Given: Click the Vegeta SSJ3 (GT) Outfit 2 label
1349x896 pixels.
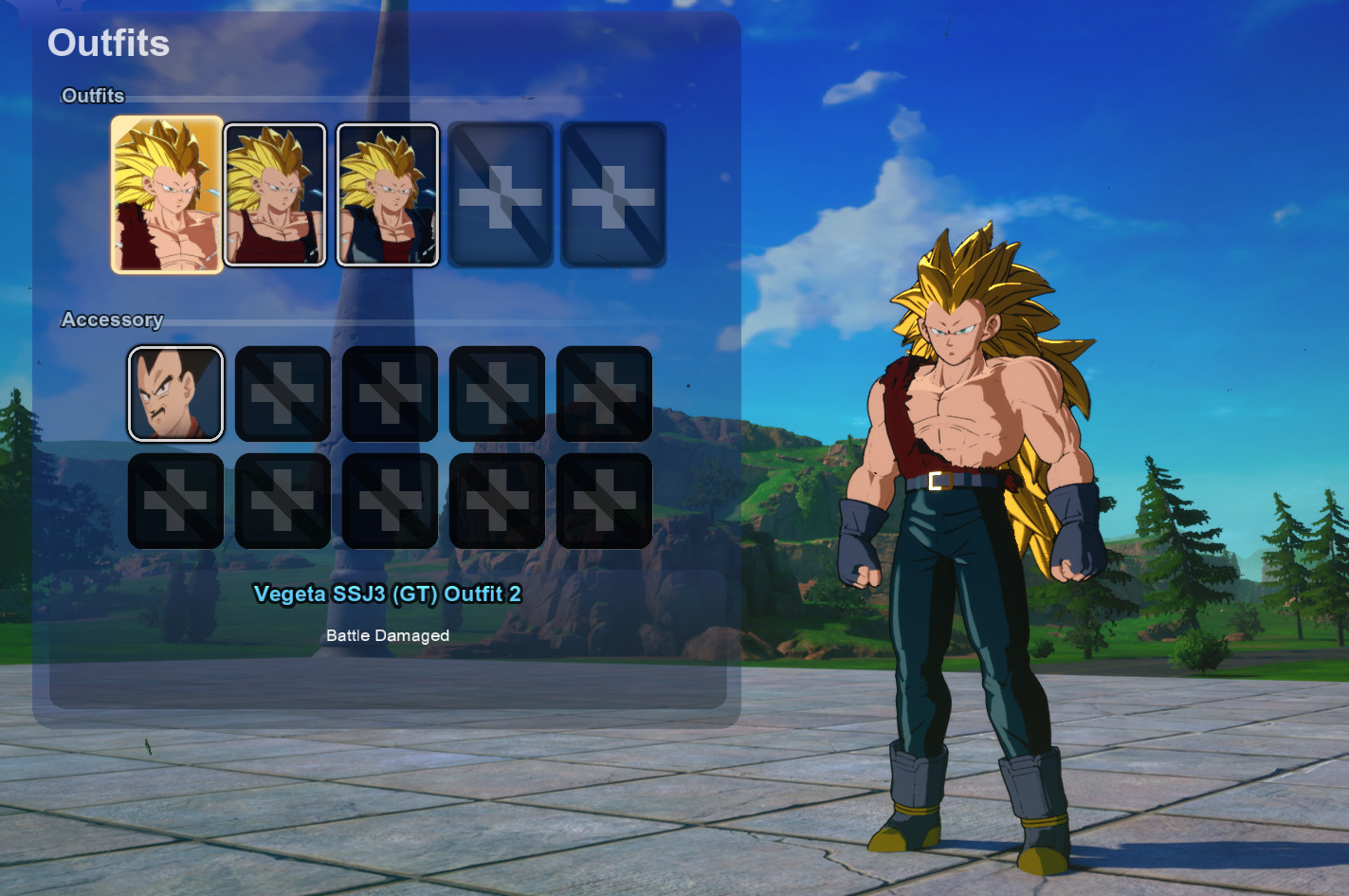Looking at the screenshot, I should (387, 594).
